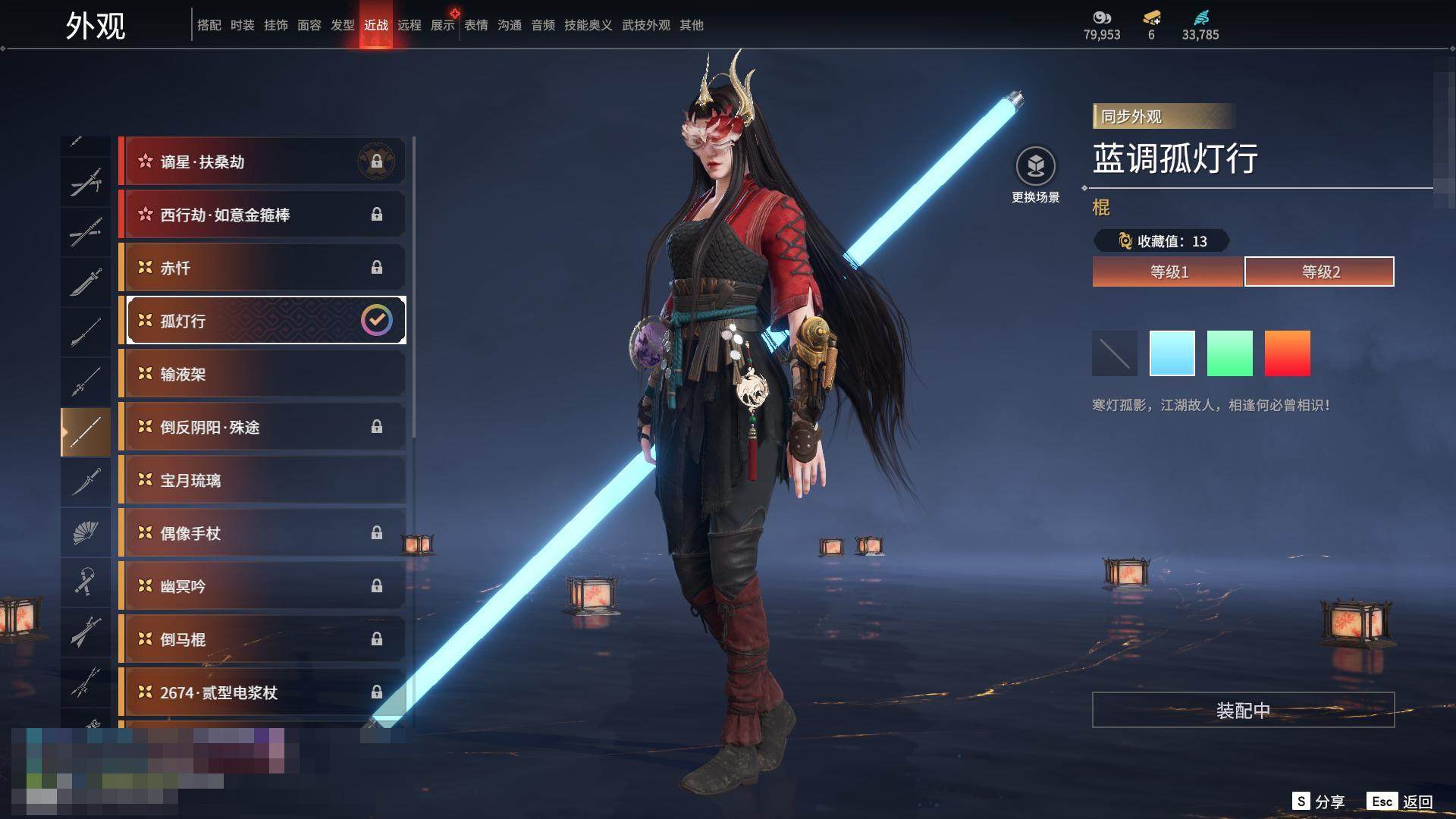Select the 谪星·扶桑劫 entry

(x=264, y=162)
